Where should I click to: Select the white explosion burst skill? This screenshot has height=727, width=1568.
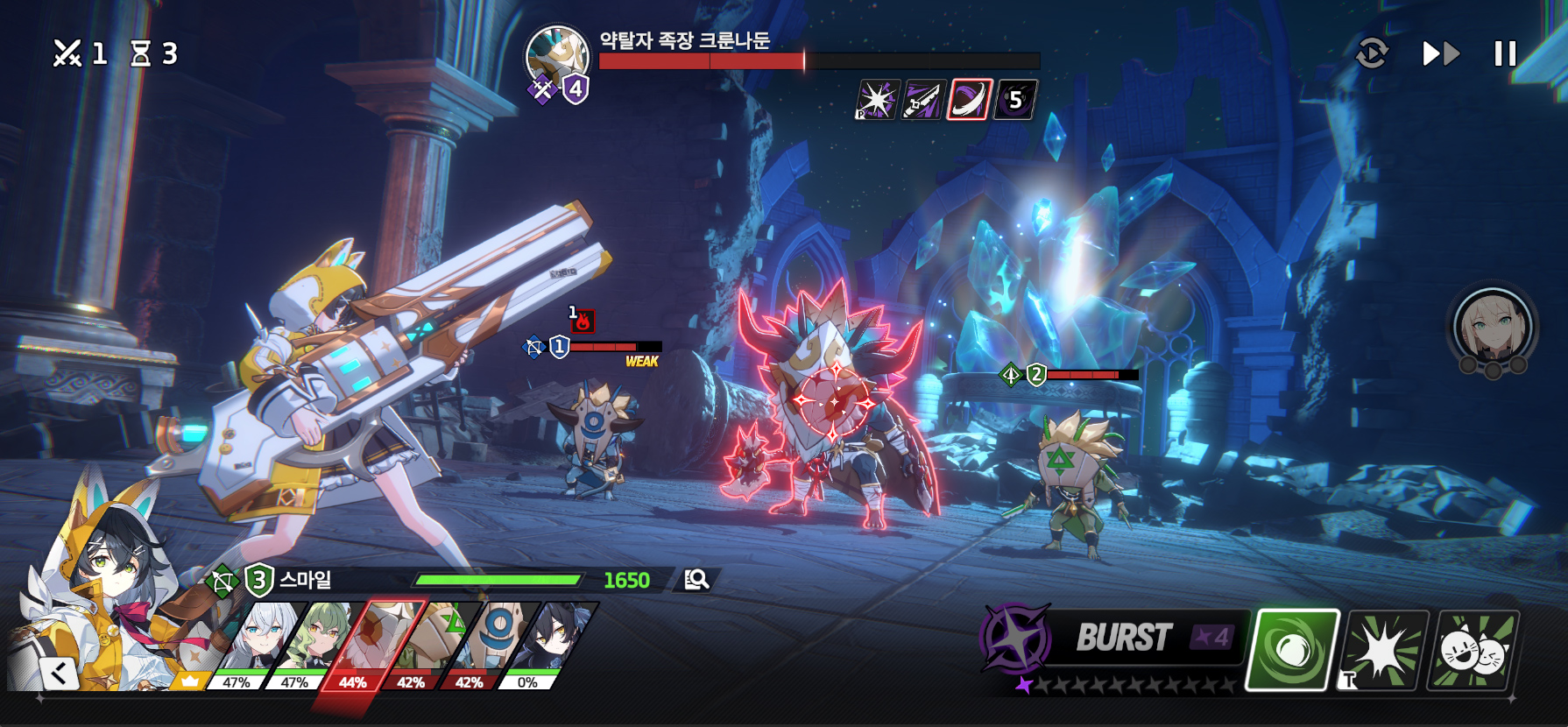click(x=1386, y=650)
